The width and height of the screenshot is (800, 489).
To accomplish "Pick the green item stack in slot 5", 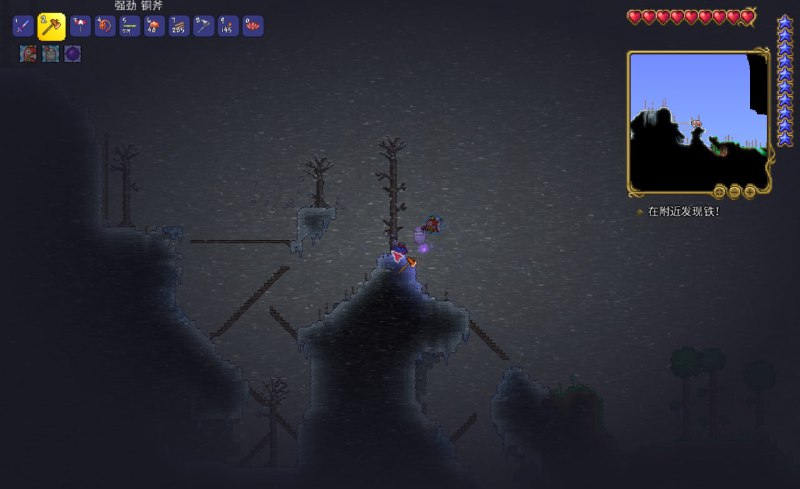I will coord(130,26).
